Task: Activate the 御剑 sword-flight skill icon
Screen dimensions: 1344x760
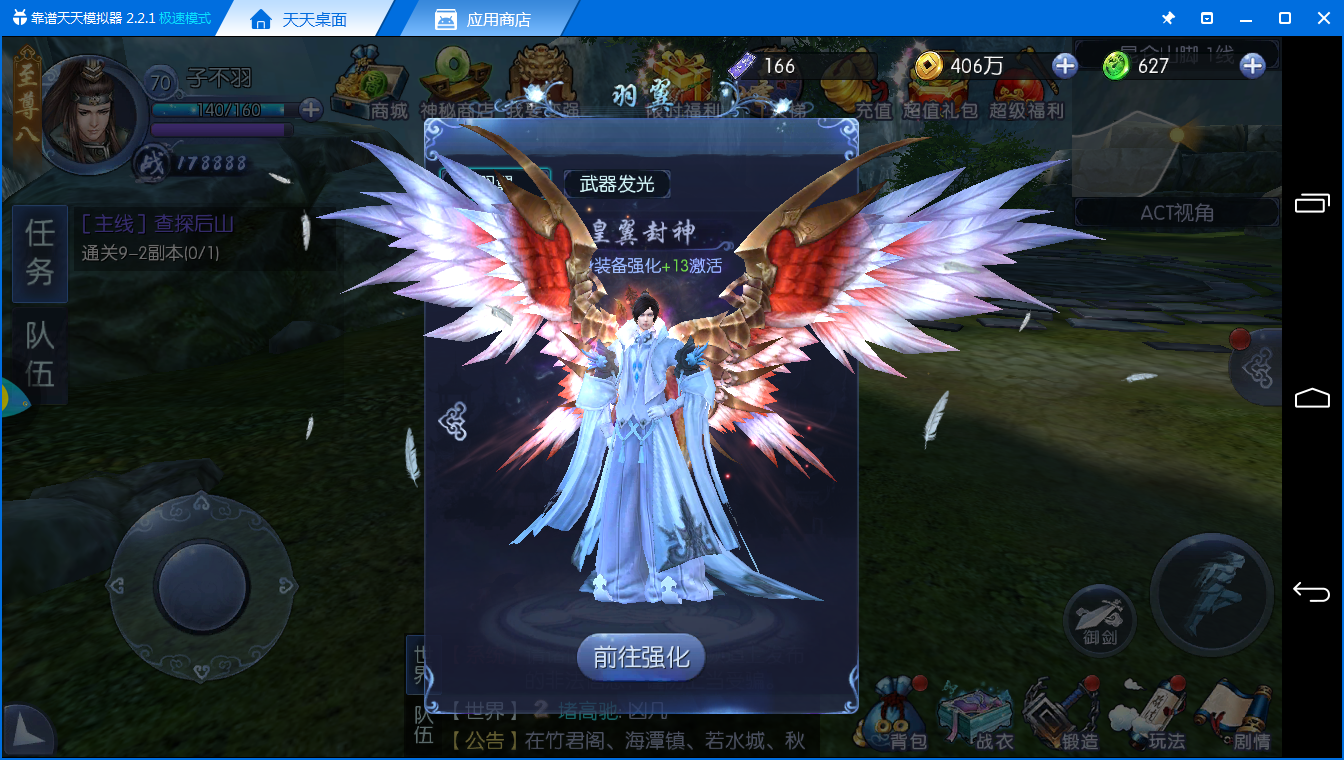Action: (x=1099, y=620)
